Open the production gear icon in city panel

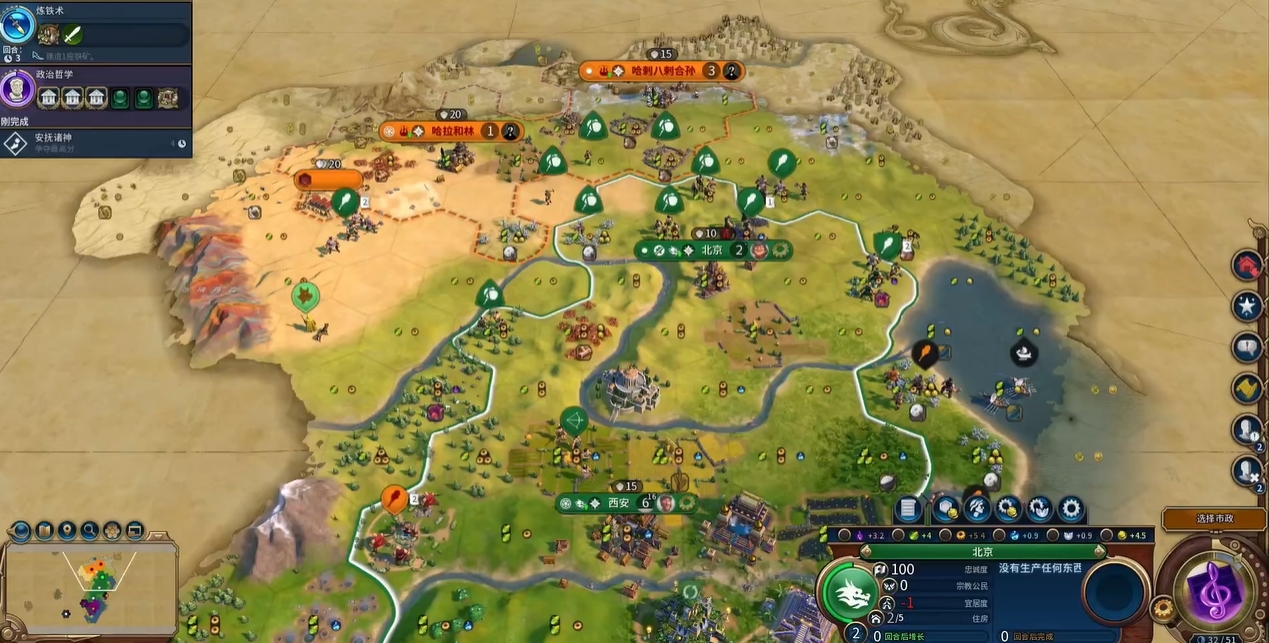(x=1072, y=509)
